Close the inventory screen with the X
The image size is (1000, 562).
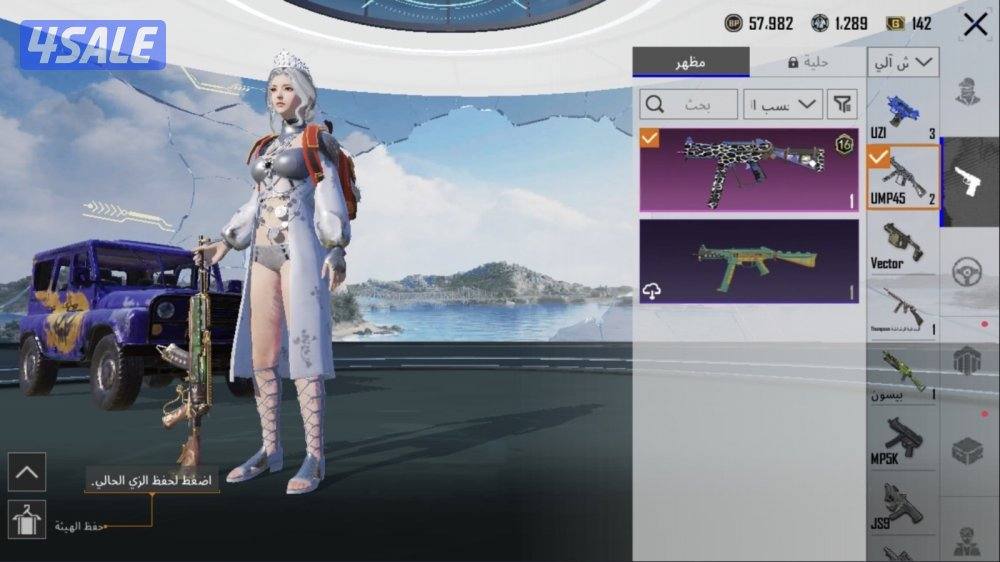click(975, 24)
